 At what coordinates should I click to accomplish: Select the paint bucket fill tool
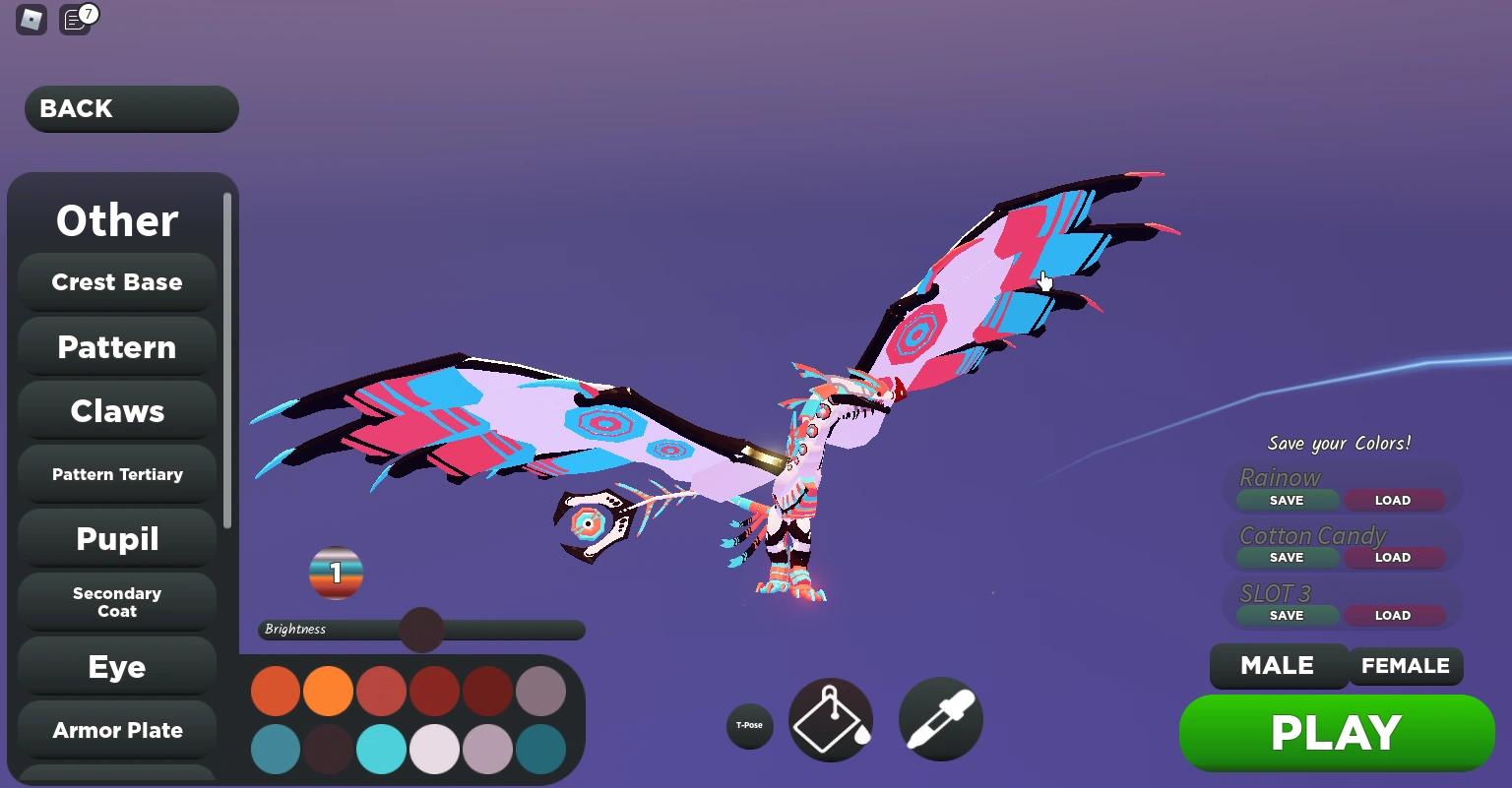(x=830, y=719)
